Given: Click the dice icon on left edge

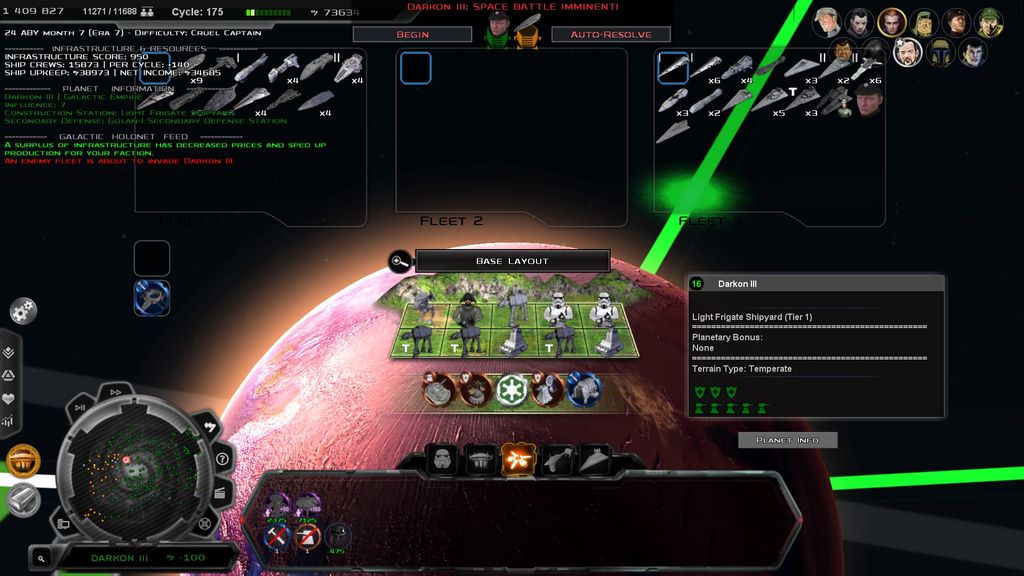Looking at the screenshot, I should (x=23, y=311).
